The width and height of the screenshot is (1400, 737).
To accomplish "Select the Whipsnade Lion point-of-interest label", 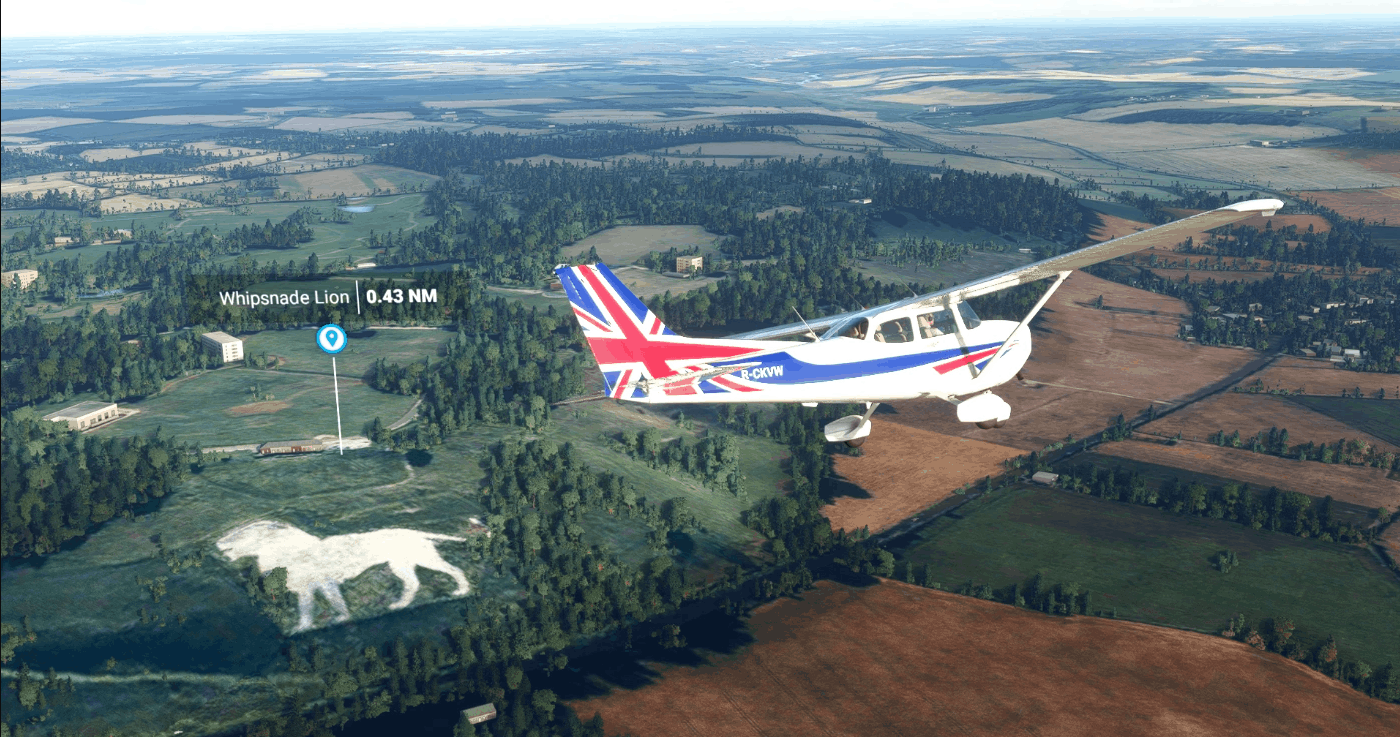I will [285, 297].
